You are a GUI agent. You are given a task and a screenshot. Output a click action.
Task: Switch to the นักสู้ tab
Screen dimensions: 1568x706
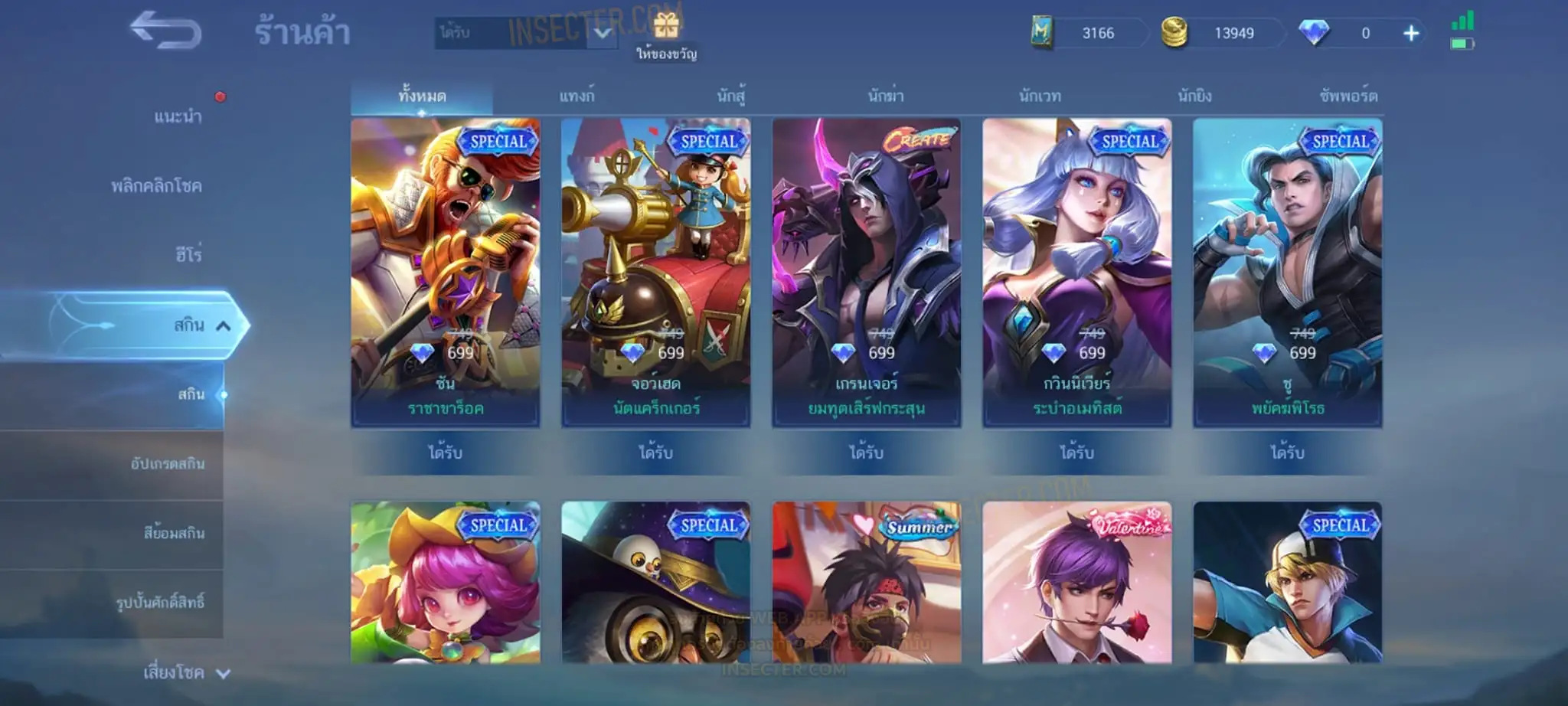(x=731, y=96)
